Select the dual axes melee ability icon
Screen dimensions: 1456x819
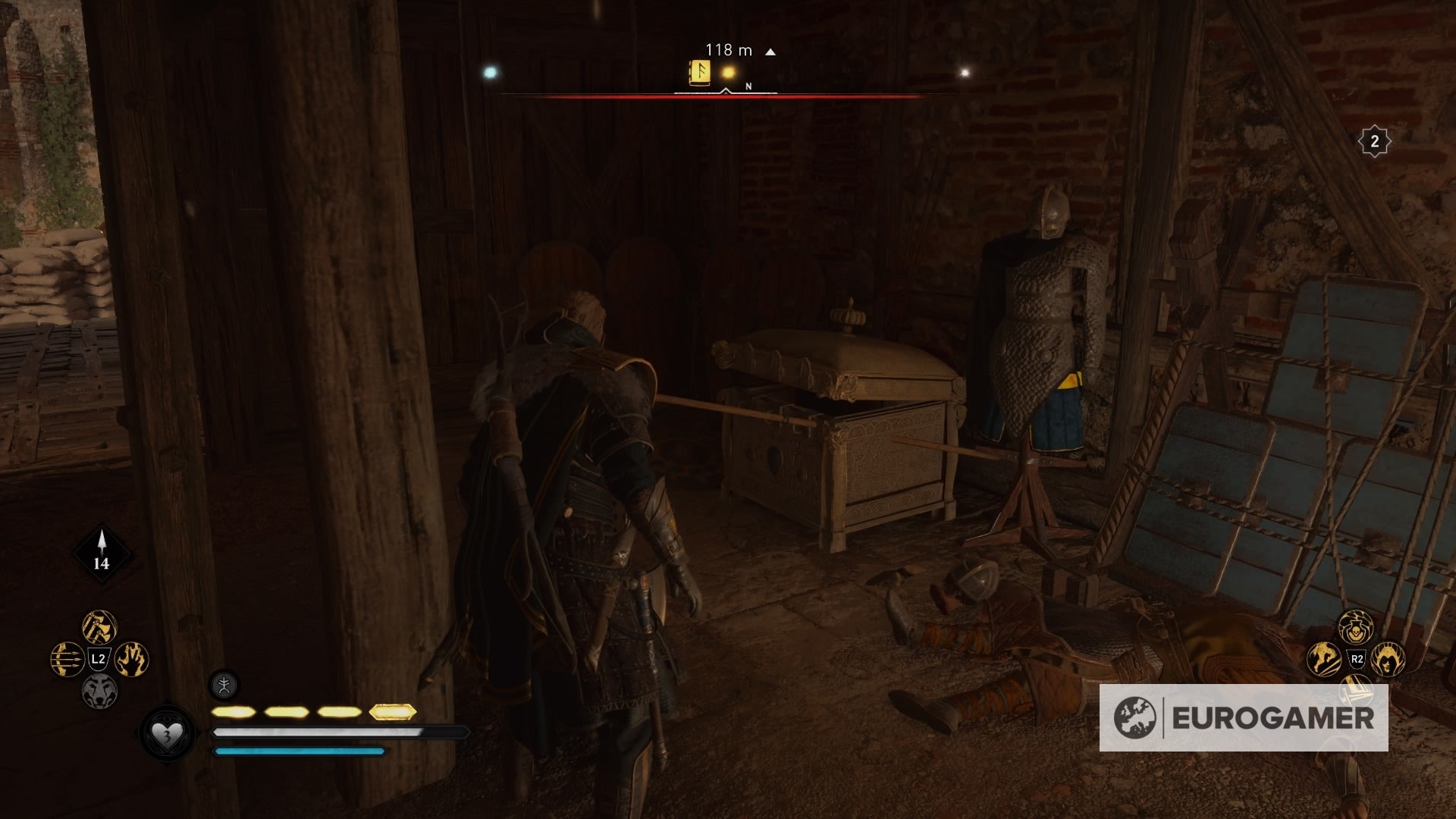99,626
